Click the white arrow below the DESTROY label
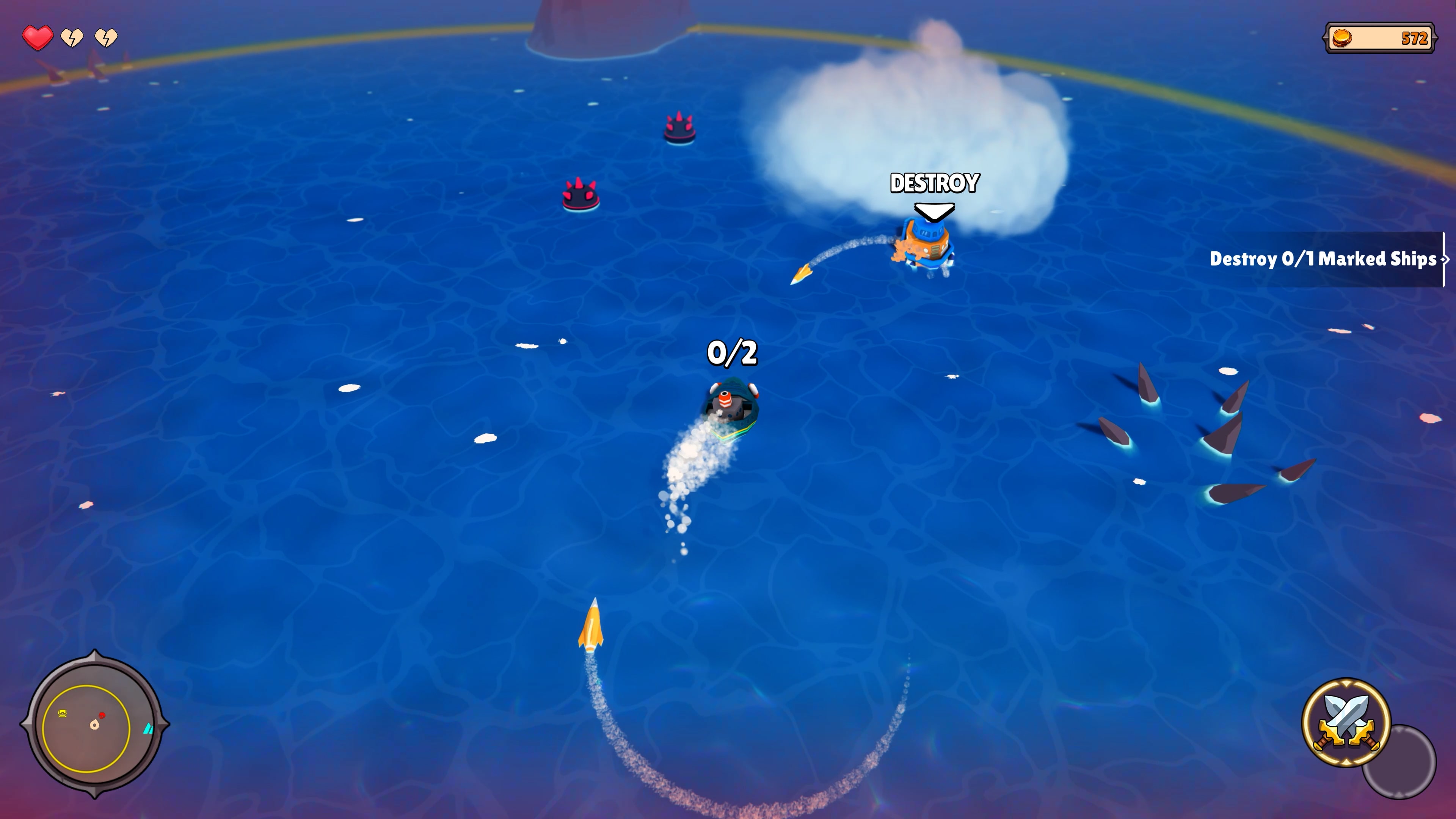This screenshot has width=1456, height=819. [x=934, y=212]
